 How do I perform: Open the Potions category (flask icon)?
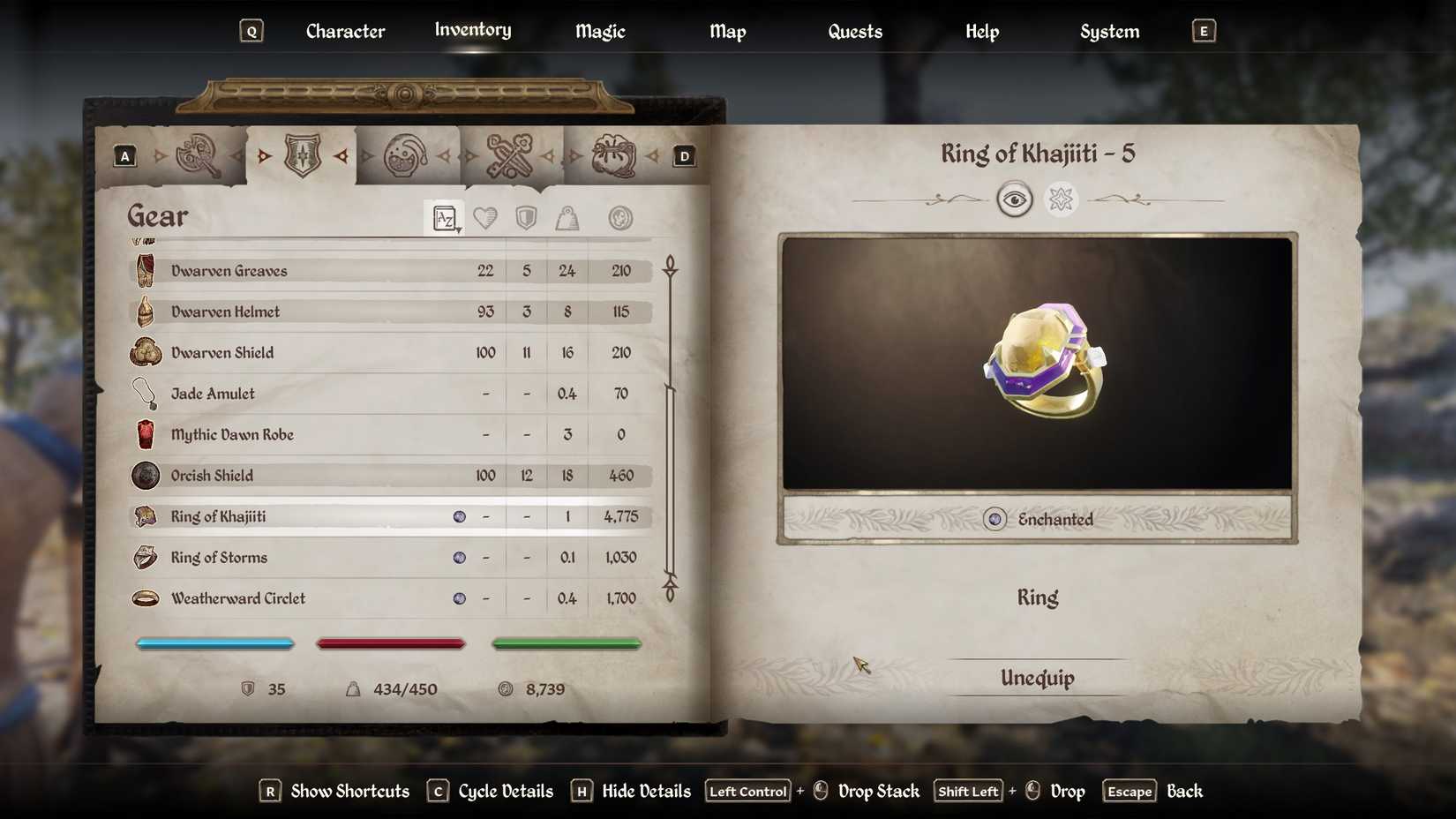tap(408, 155)
